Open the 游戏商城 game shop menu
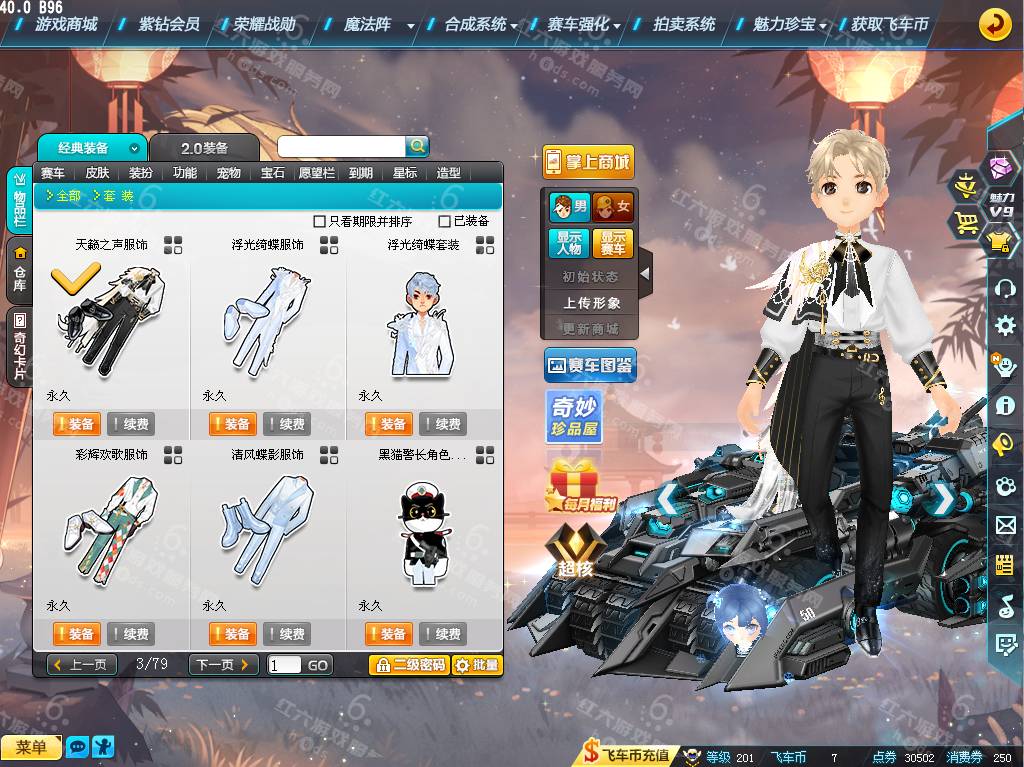 (x=66, y=24)
